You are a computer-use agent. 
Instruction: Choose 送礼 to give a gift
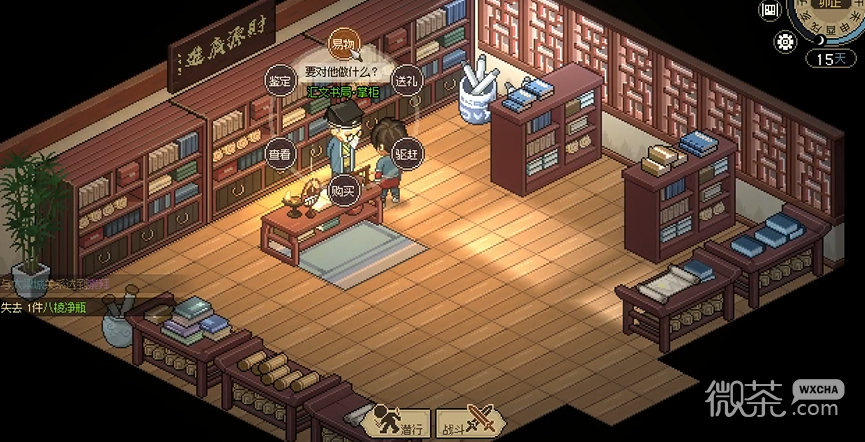click(405, 80)
